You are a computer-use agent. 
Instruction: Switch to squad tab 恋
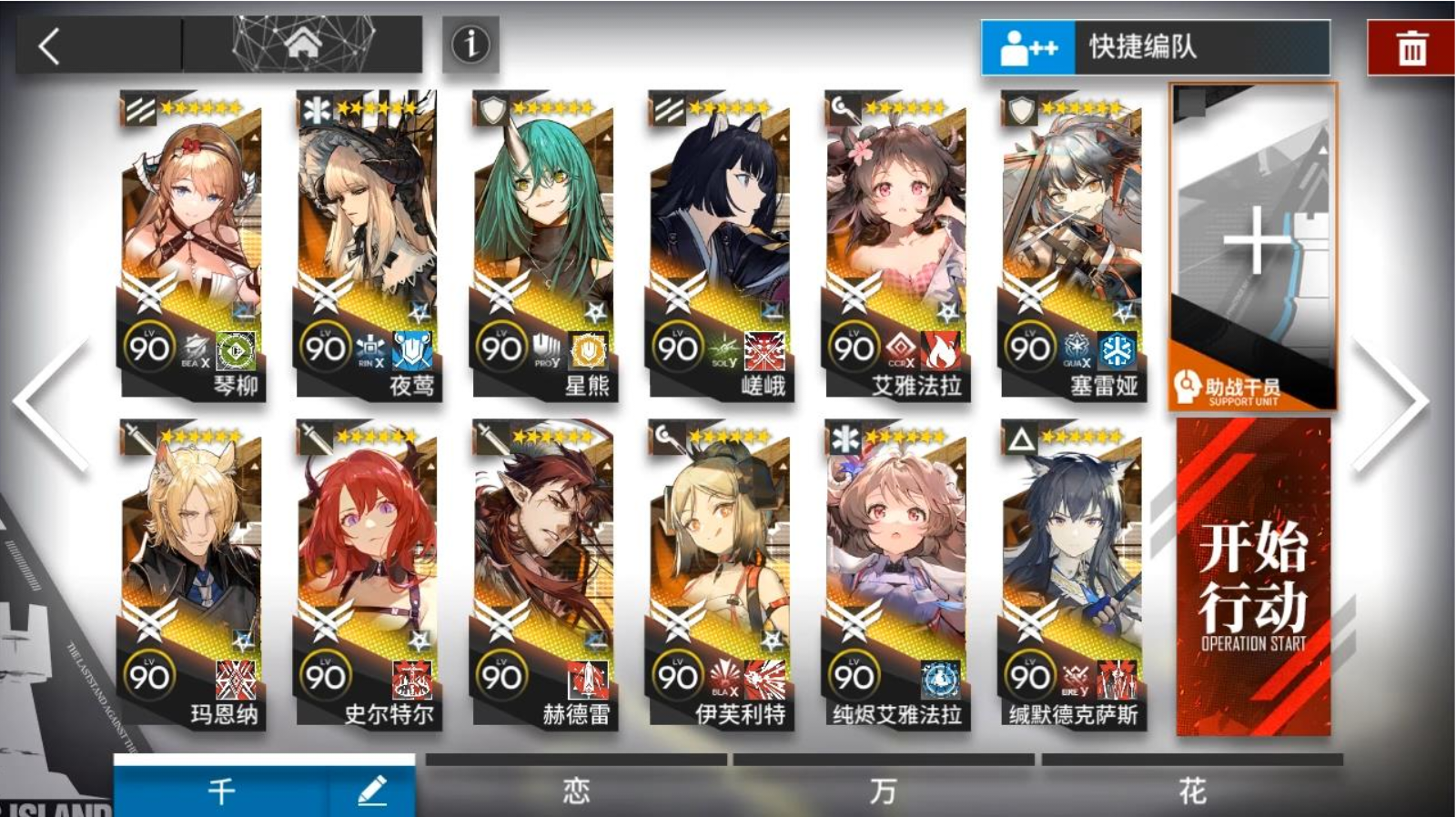577,792
